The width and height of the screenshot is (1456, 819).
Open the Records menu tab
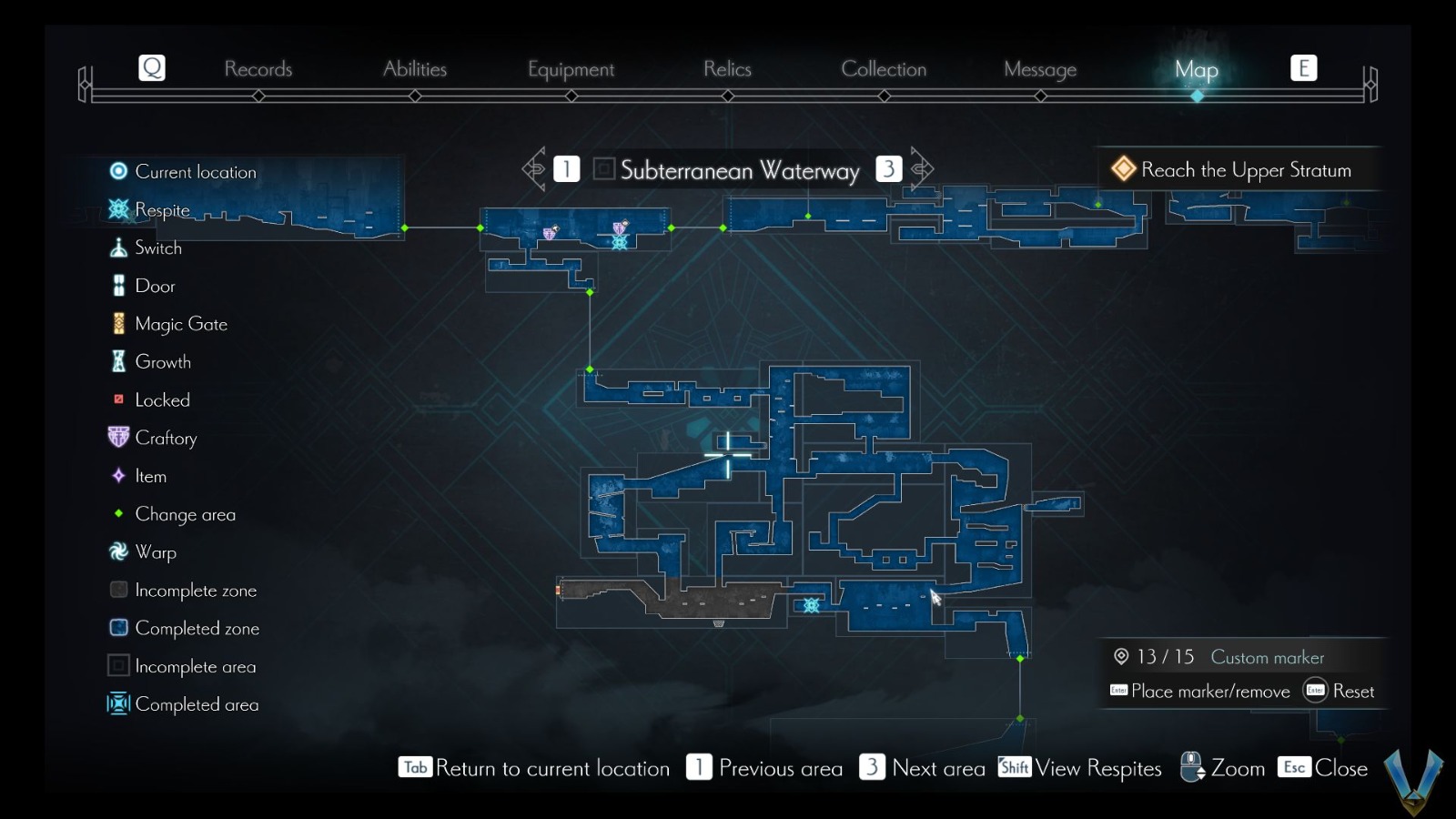(259, 68)
